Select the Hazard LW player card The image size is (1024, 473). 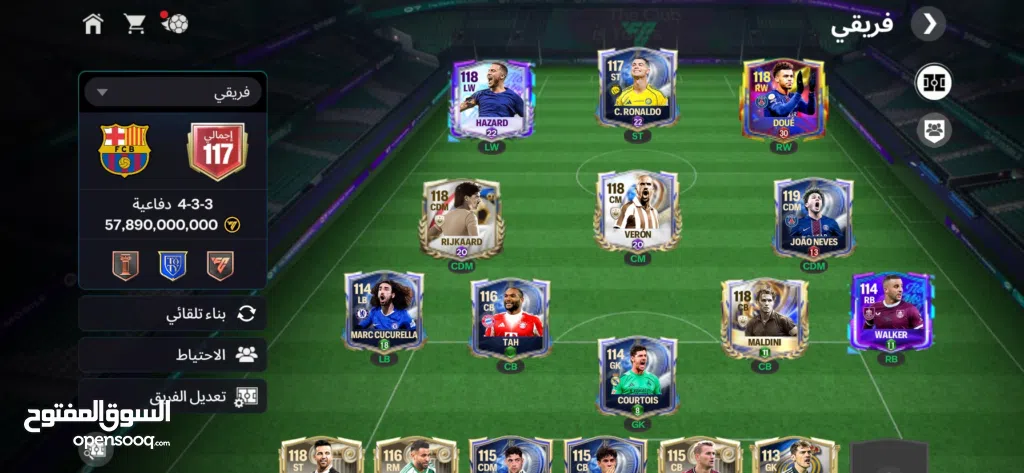coord(491,100)
